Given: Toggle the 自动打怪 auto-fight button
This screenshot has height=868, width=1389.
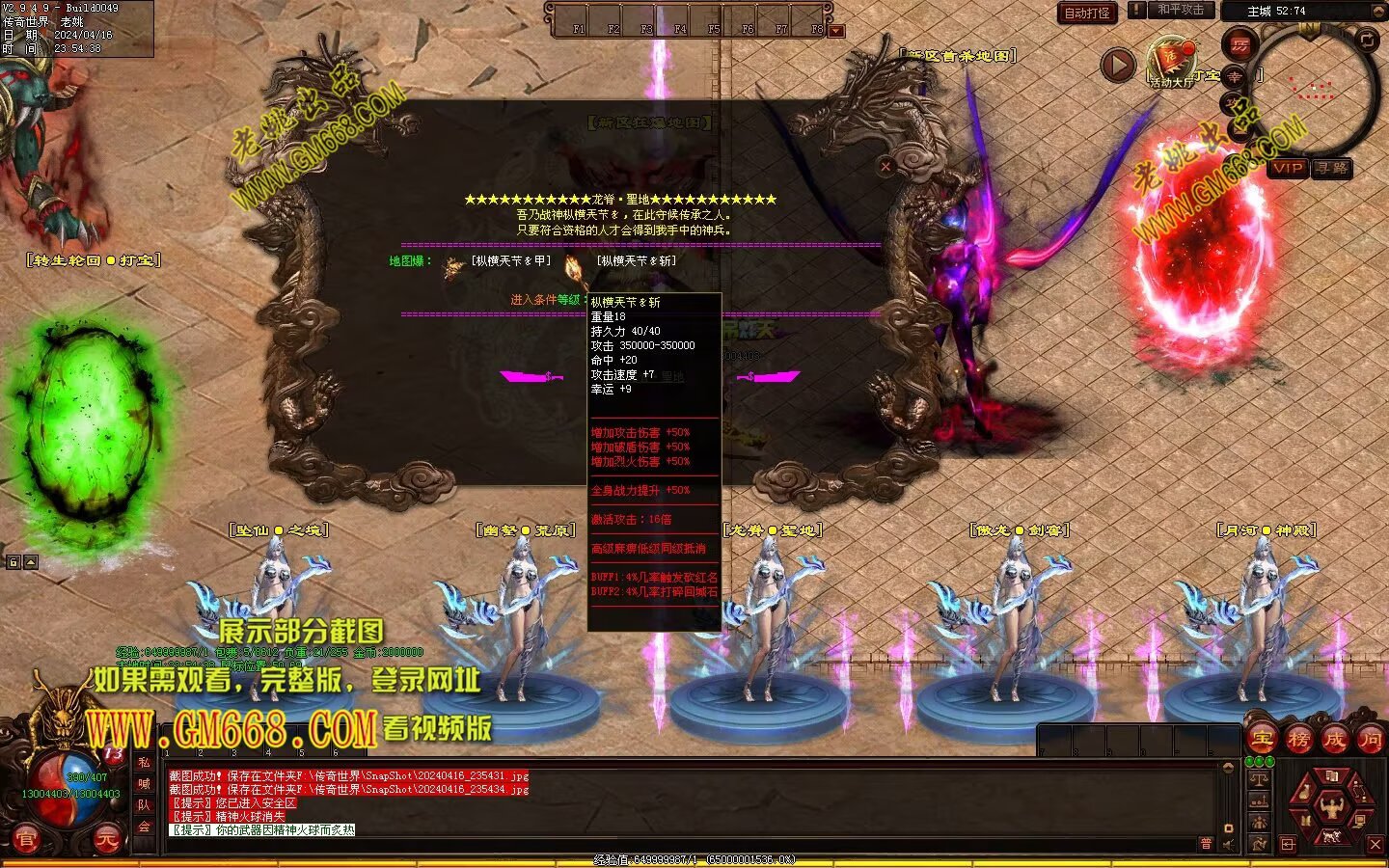Looking at the screenshot, I should point(1087,13).
